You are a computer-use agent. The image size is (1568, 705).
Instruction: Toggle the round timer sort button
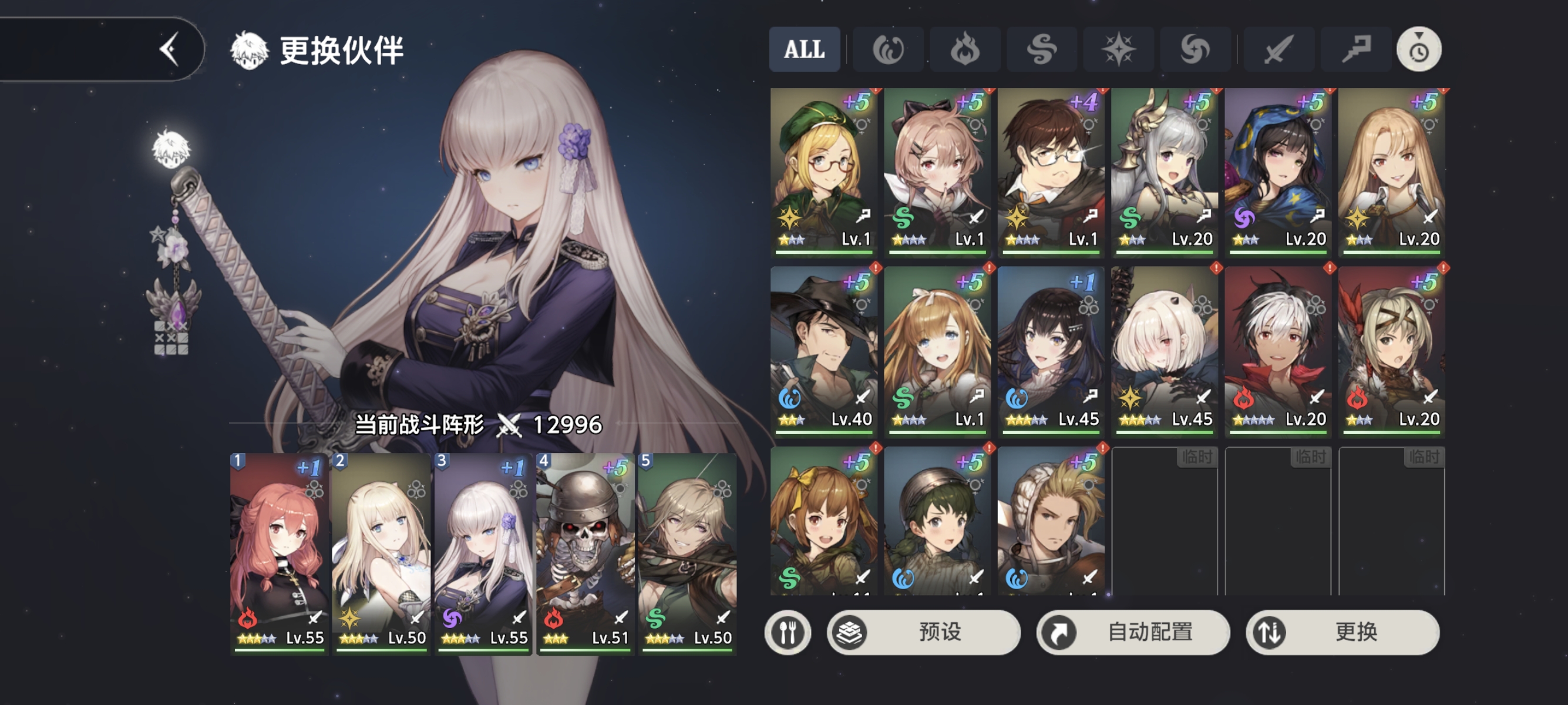pos(1418,49)
